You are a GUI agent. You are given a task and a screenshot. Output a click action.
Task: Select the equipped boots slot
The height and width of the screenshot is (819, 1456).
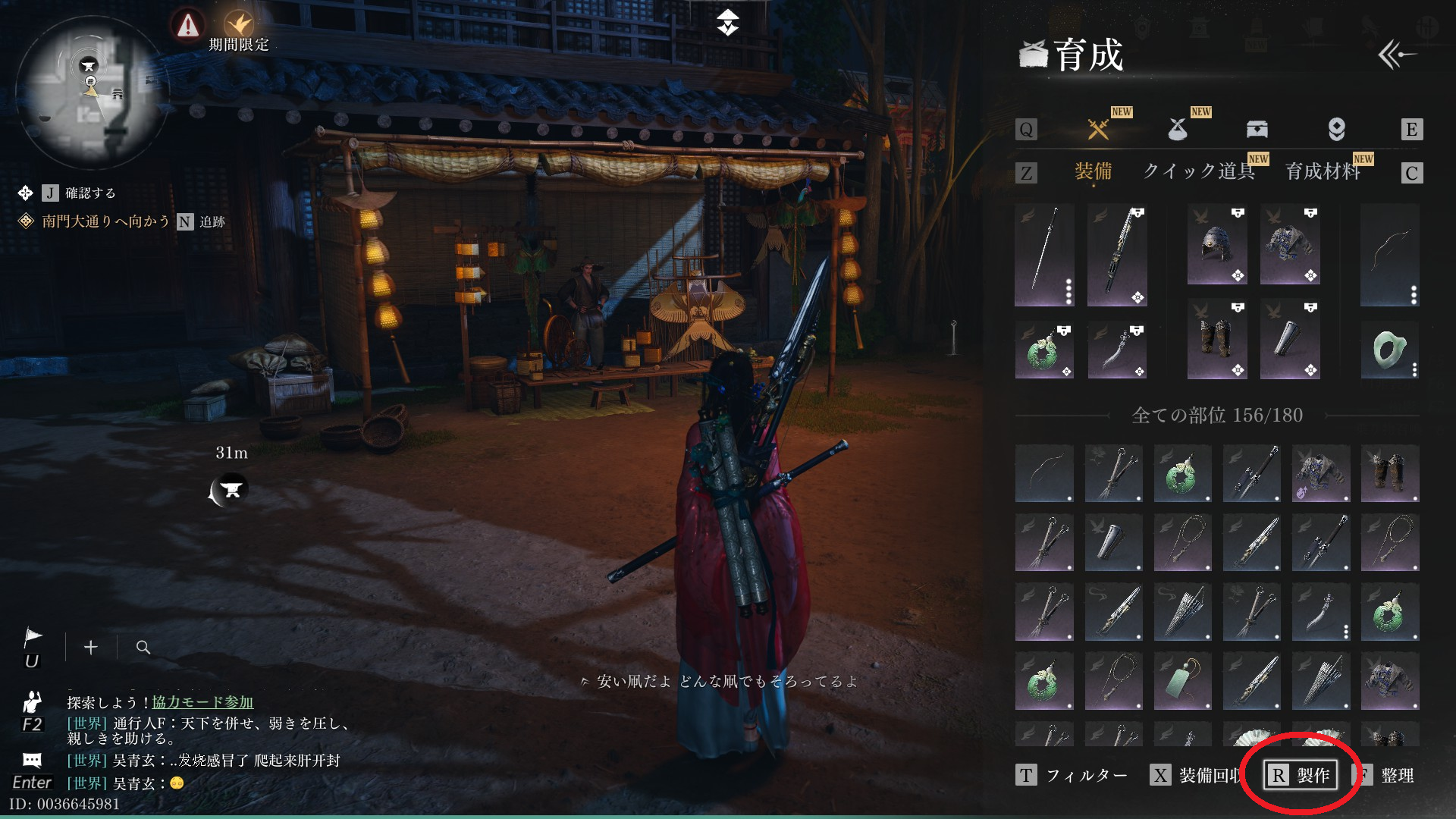[x=1216, y=339]
